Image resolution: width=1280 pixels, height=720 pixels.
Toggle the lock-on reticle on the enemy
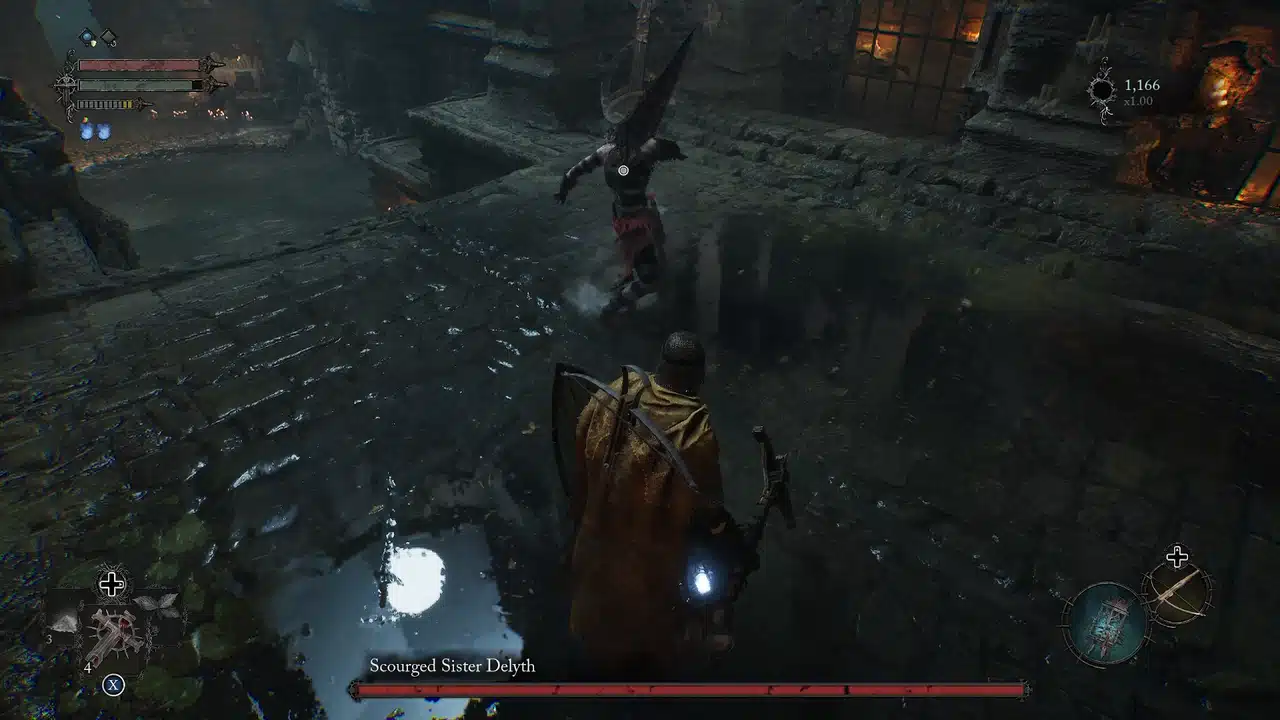pos(622,170)
